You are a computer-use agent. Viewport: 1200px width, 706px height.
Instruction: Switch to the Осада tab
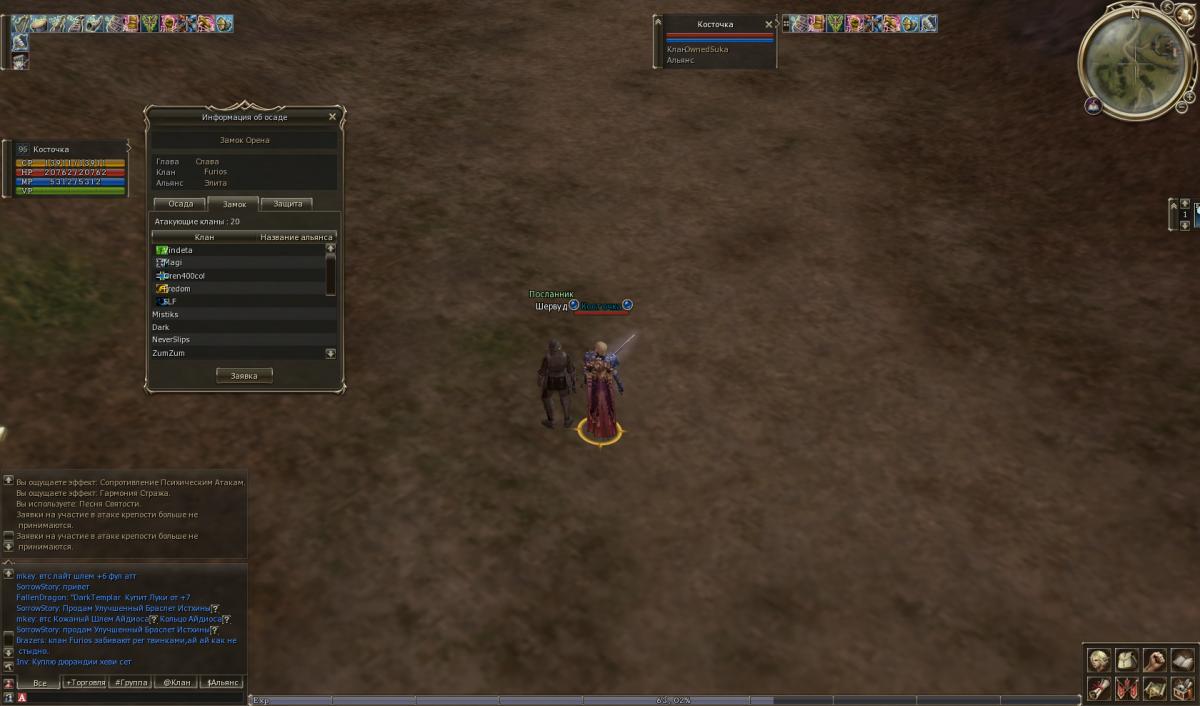pyautogui.click(x=181, y=204)
